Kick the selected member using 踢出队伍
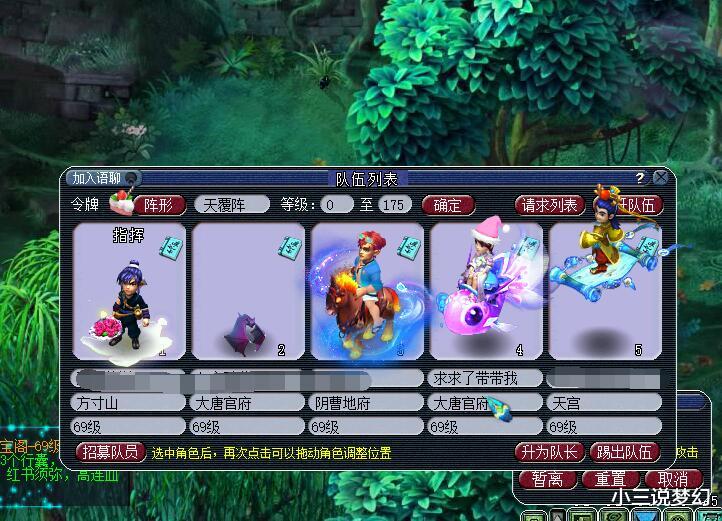 pyautogui.click(x=625, y=452)
